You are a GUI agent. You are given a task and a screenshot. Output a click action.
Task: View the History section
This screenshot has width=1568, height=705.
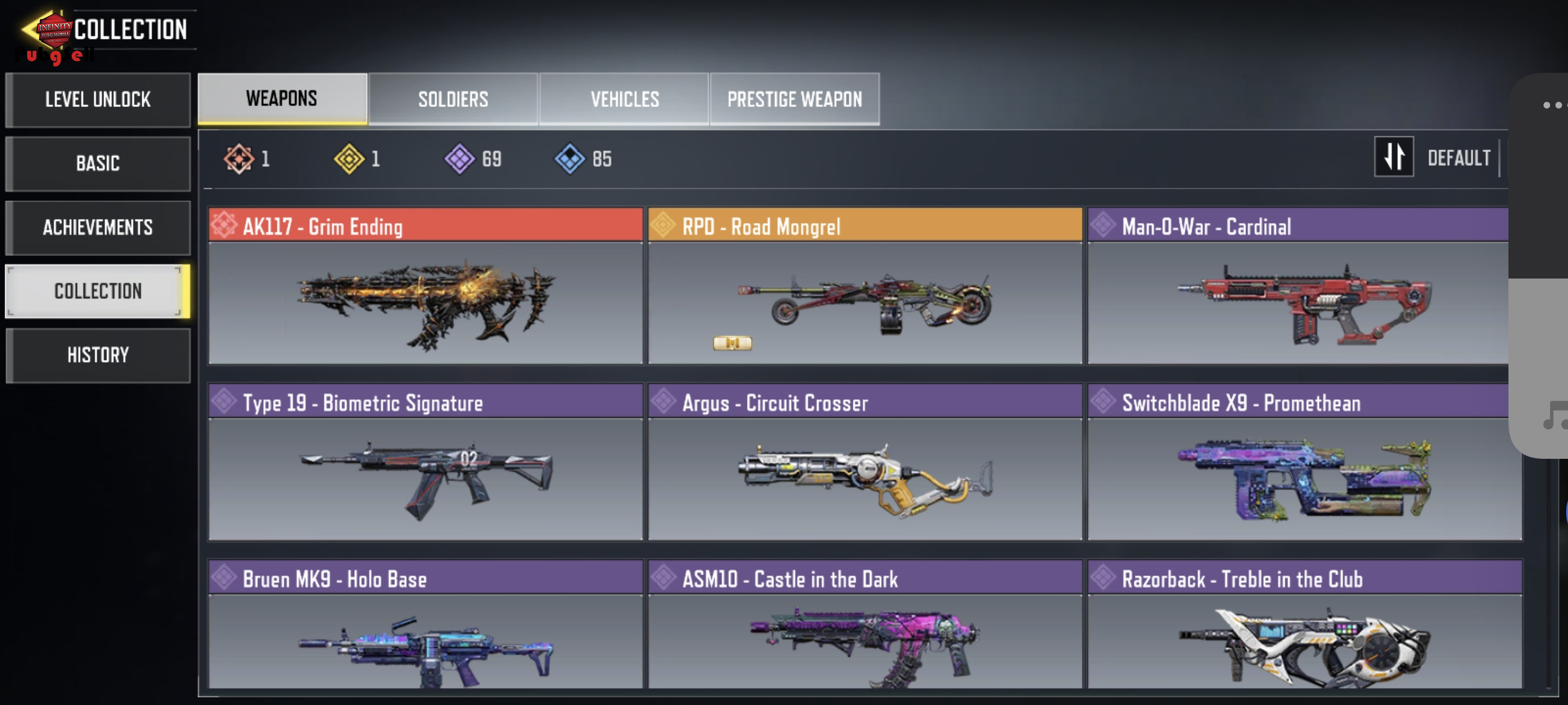[x=98, y=355]
